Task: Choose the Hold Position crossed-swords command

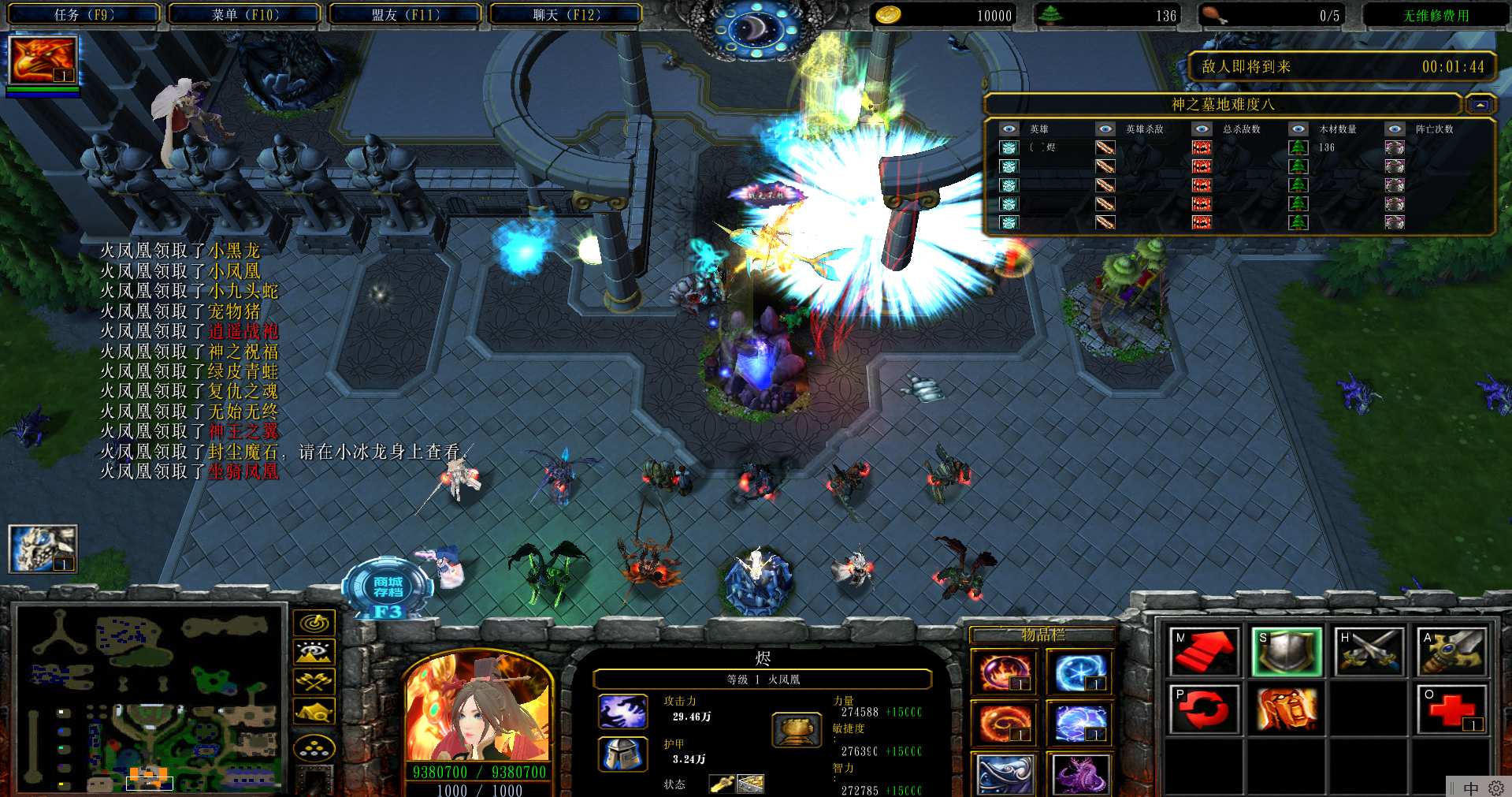Action: [x=1369, y=651]
